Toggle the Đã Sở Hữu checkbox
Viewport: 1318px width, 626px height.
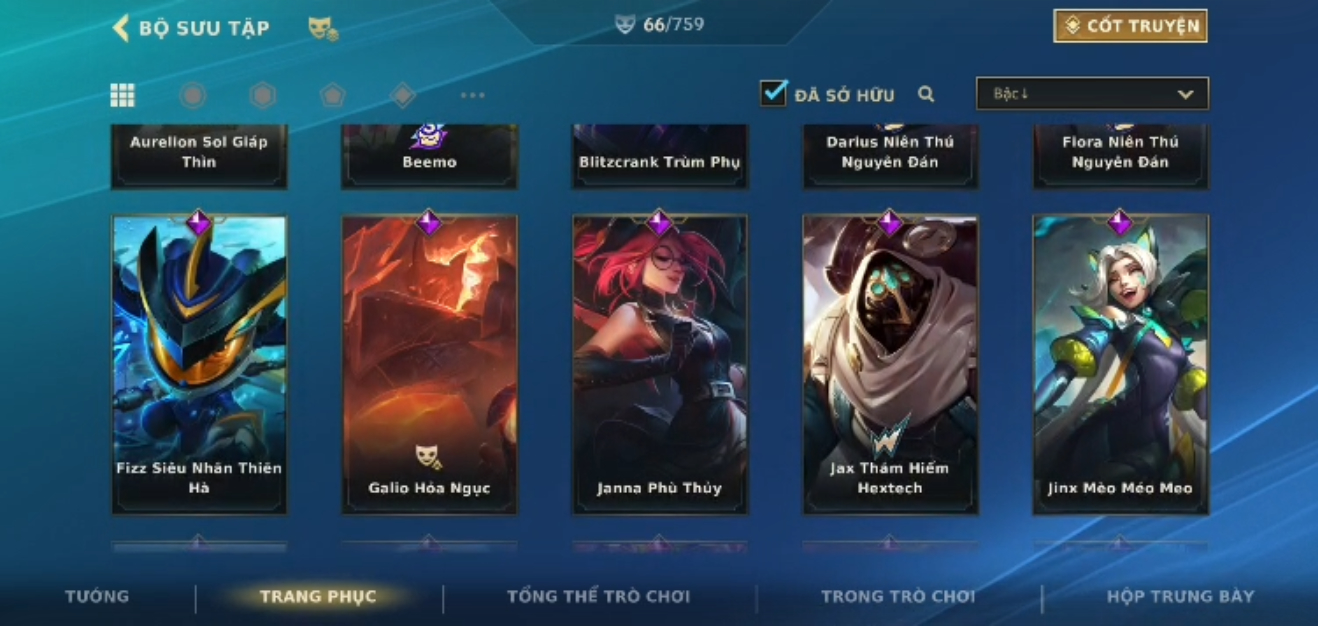(x=773, y=94)
